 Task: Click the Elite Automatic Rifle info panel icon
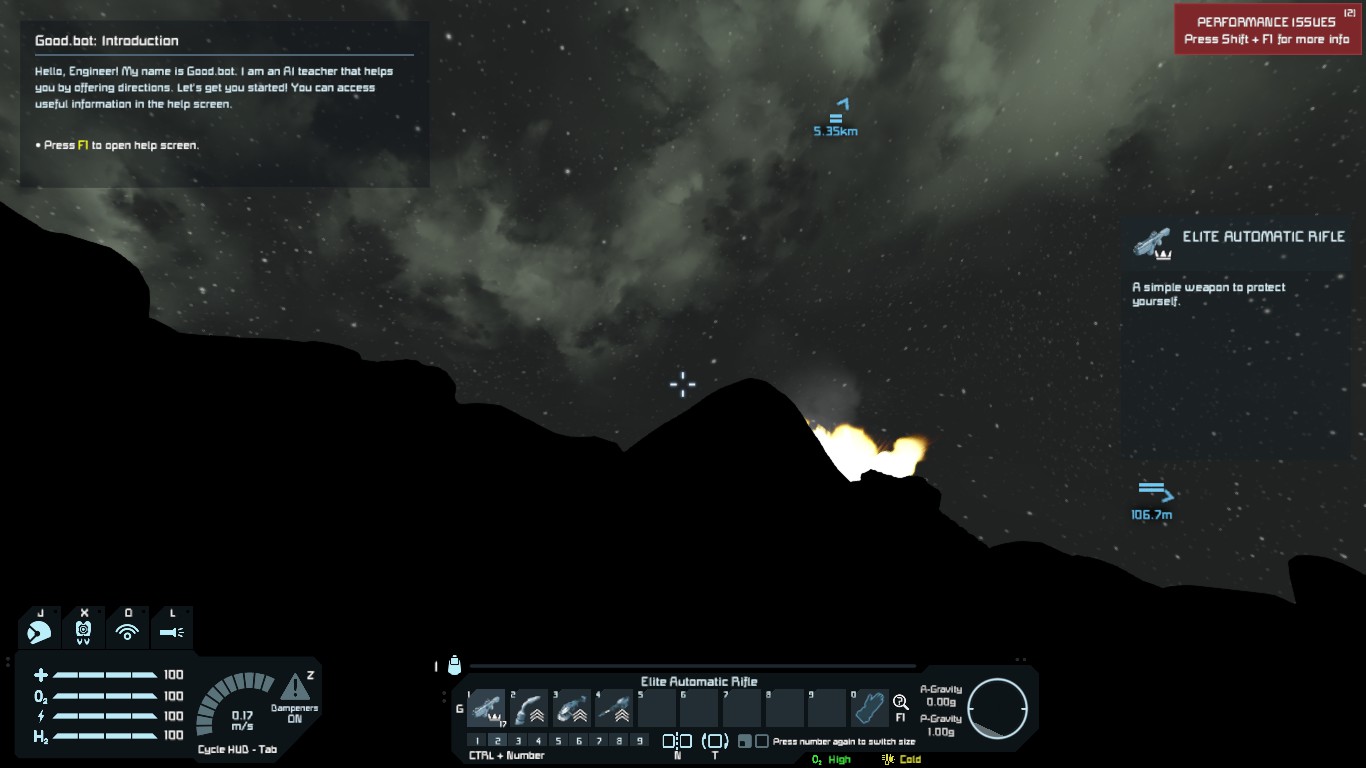tap(1151, 242)
